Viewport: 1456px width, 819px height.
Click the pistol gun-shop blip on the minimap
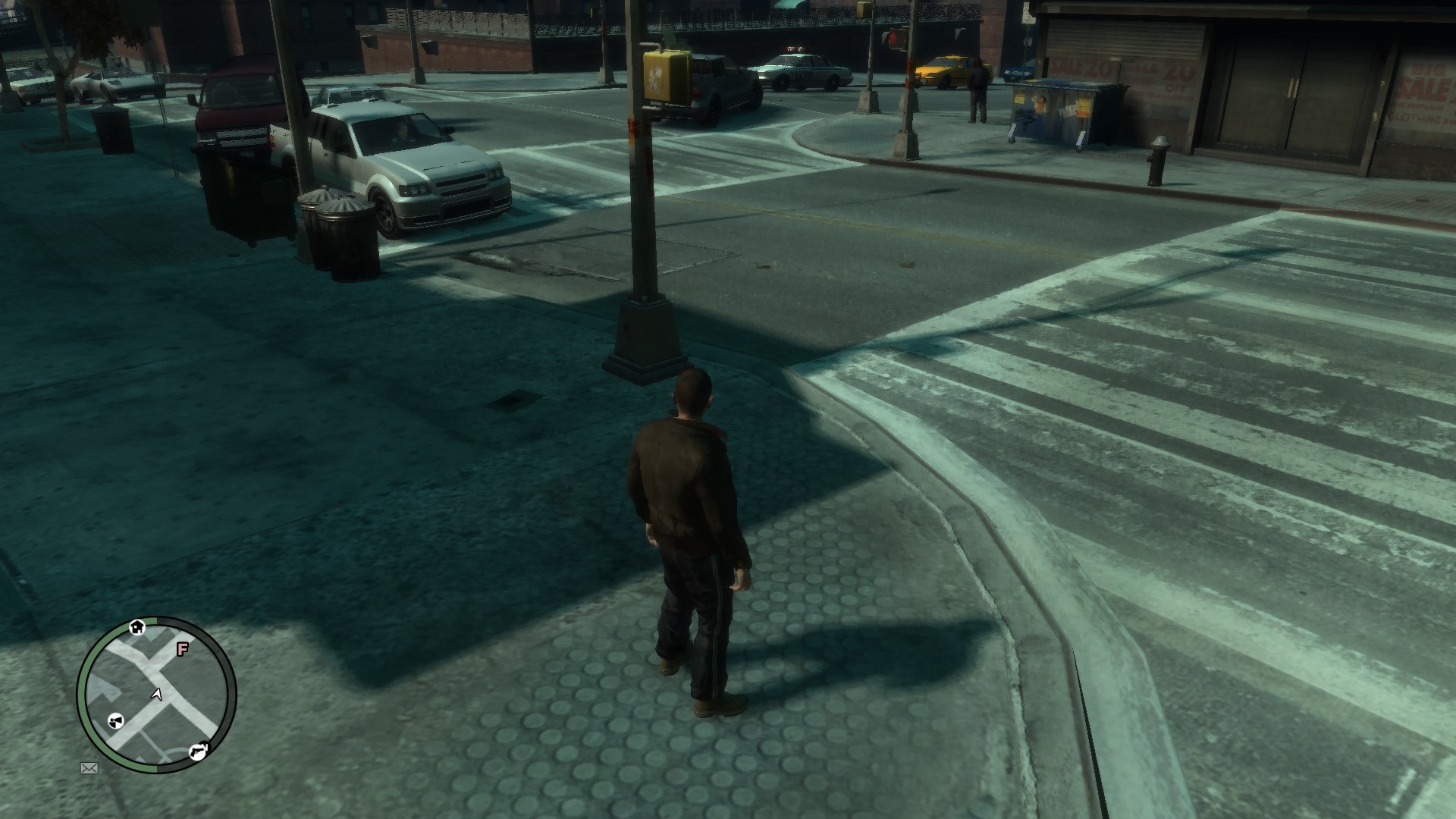point(198,752)
